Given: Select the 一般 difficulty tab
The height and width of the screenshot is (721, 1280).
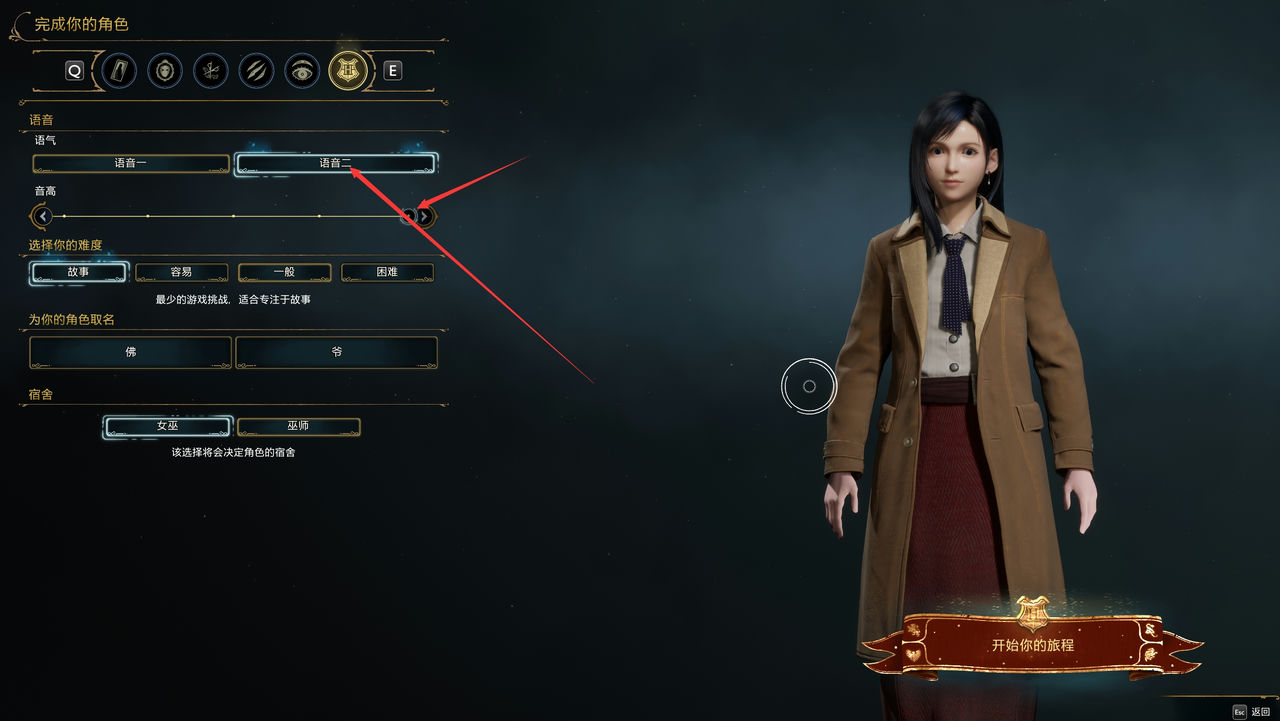Looking at the screenshot, I should (x=284, y=272).
